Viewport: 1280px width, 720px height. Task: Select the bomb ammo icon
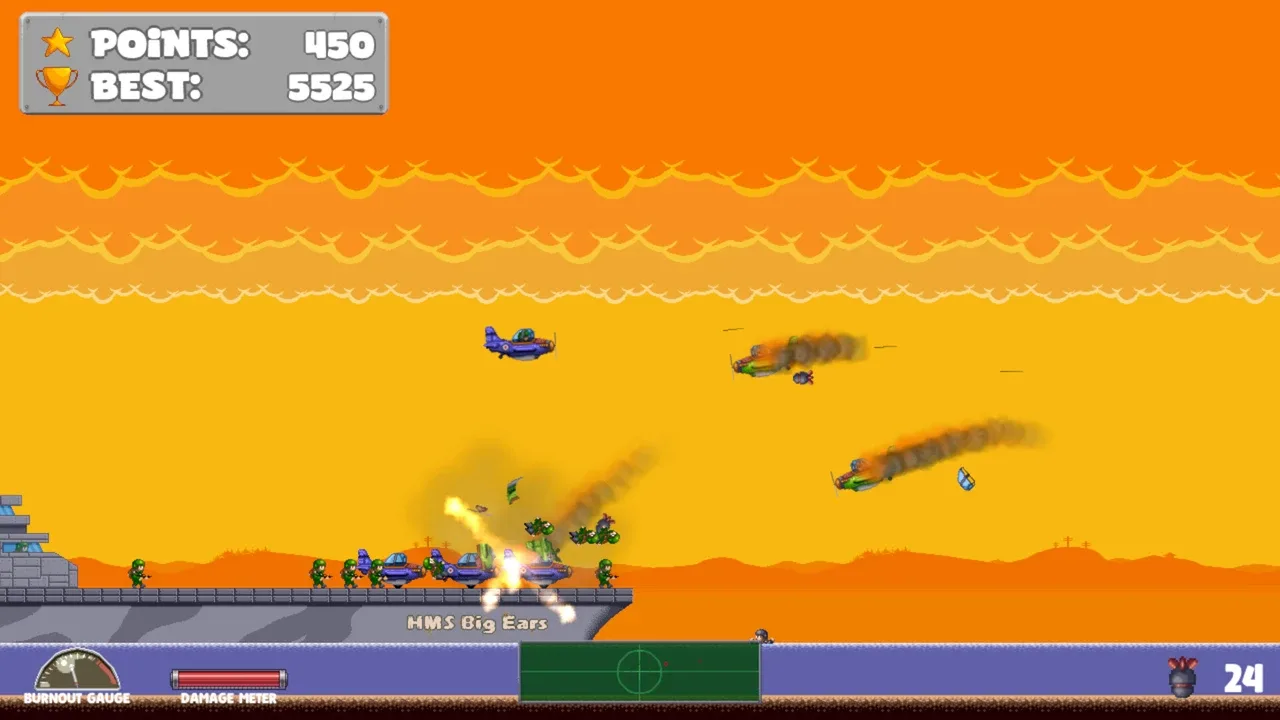tap(1182, 677)
